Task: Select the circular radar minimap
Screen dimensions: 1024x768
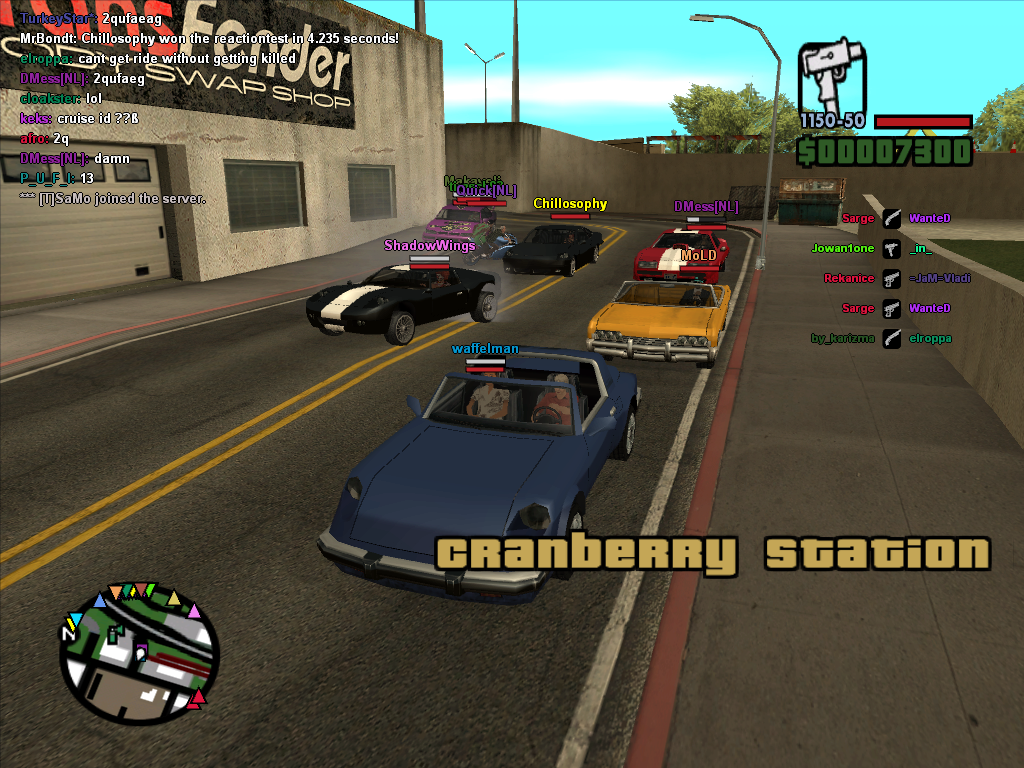Action: (x=139, y=651)
